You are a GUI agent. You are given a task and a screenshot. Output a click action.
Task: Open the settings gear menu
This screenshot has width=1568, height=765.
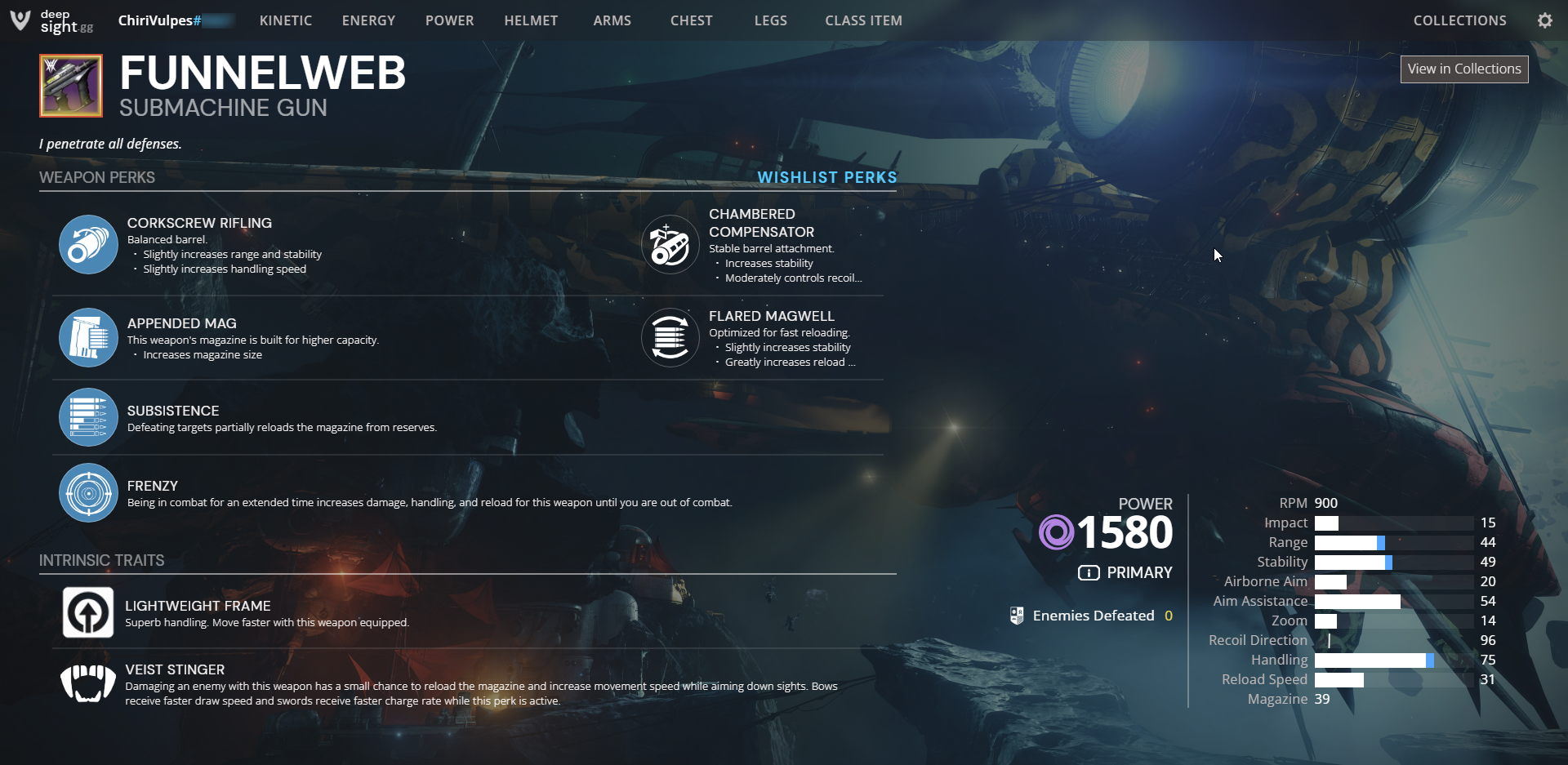click(1544, 20)
